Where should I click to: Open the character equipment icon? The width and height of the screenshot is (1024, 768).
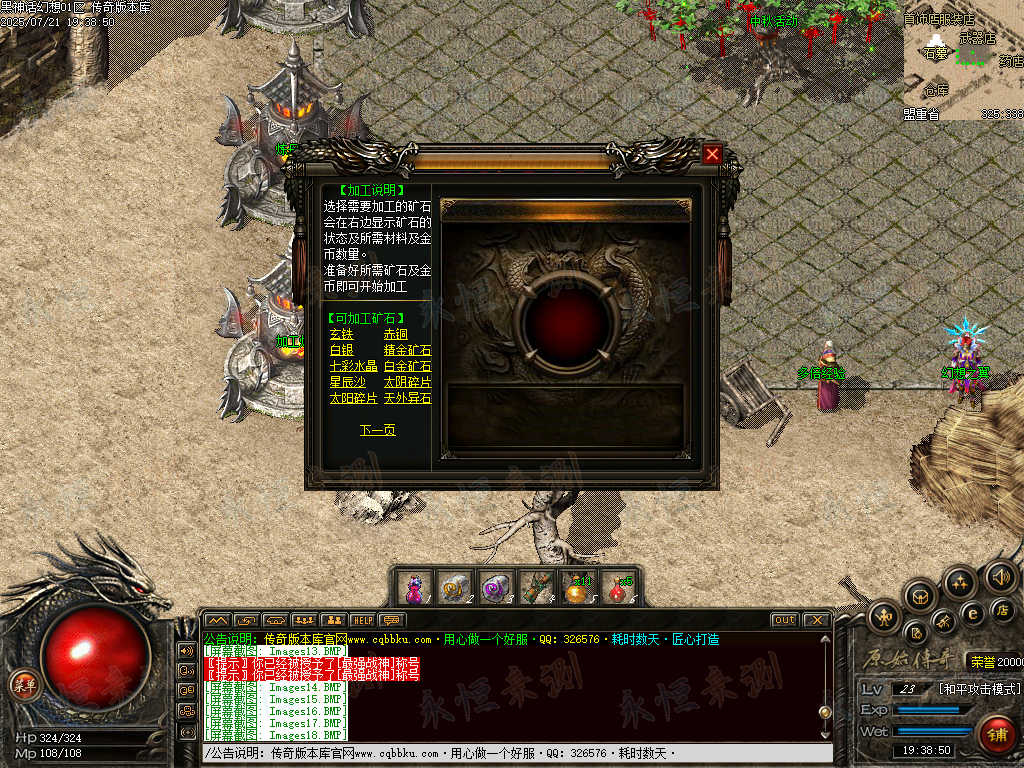[885, 614]
